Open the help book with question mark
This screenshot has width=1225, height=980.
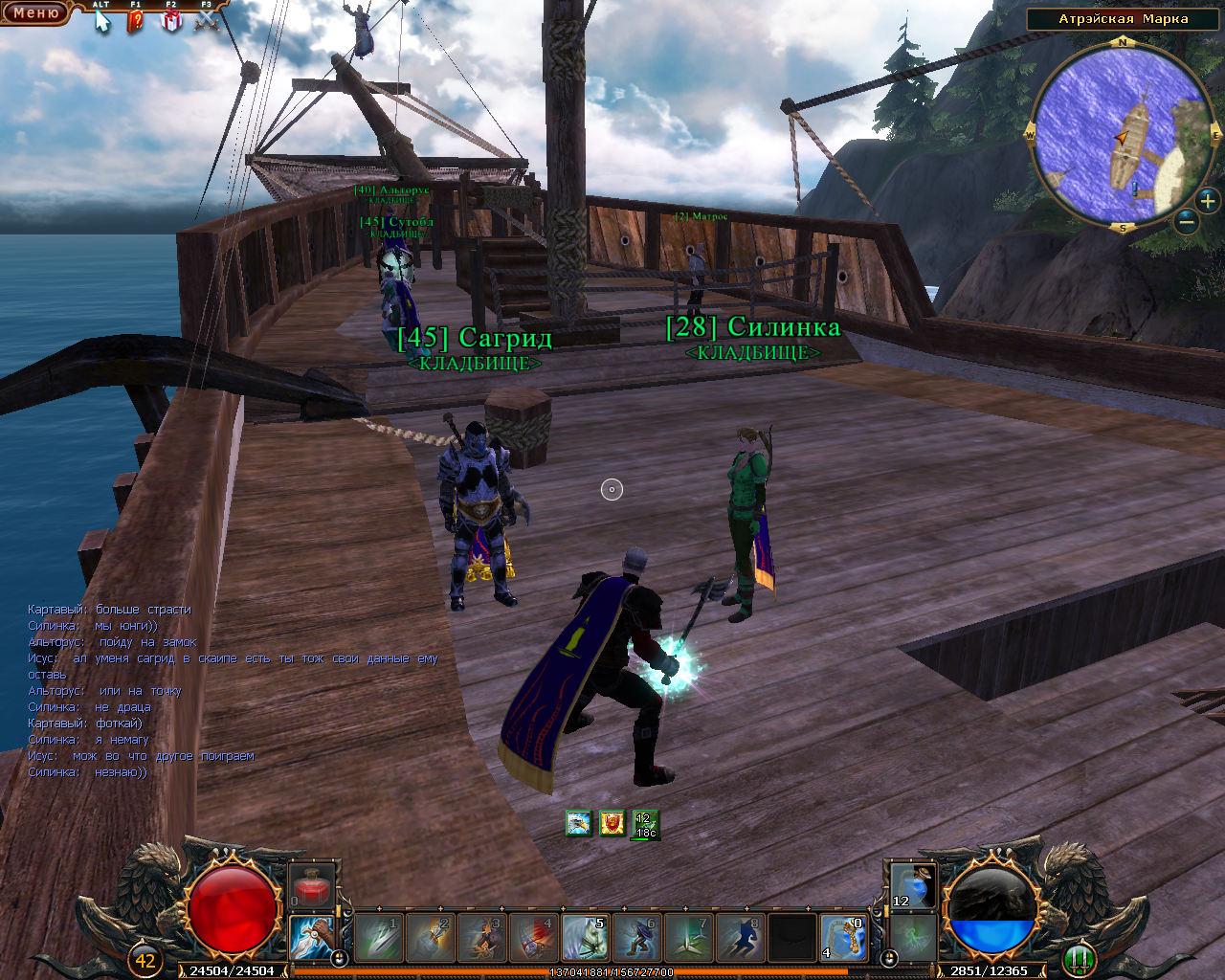pyautogui.click(x=136, y=19)
